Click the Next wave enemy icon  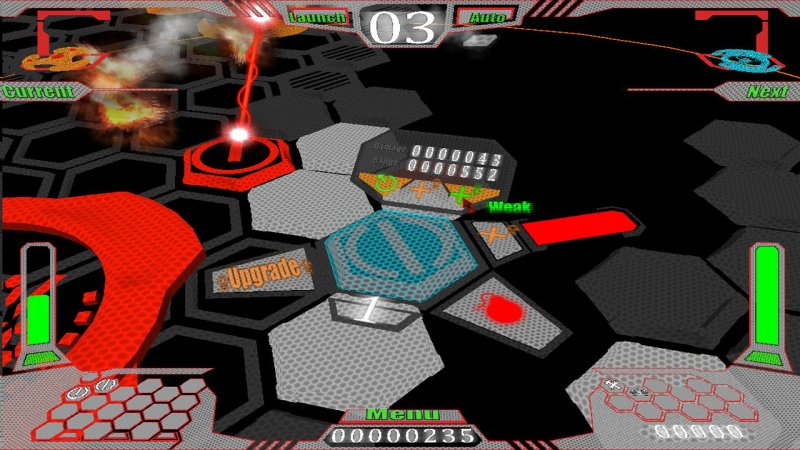tap(738, 60)
